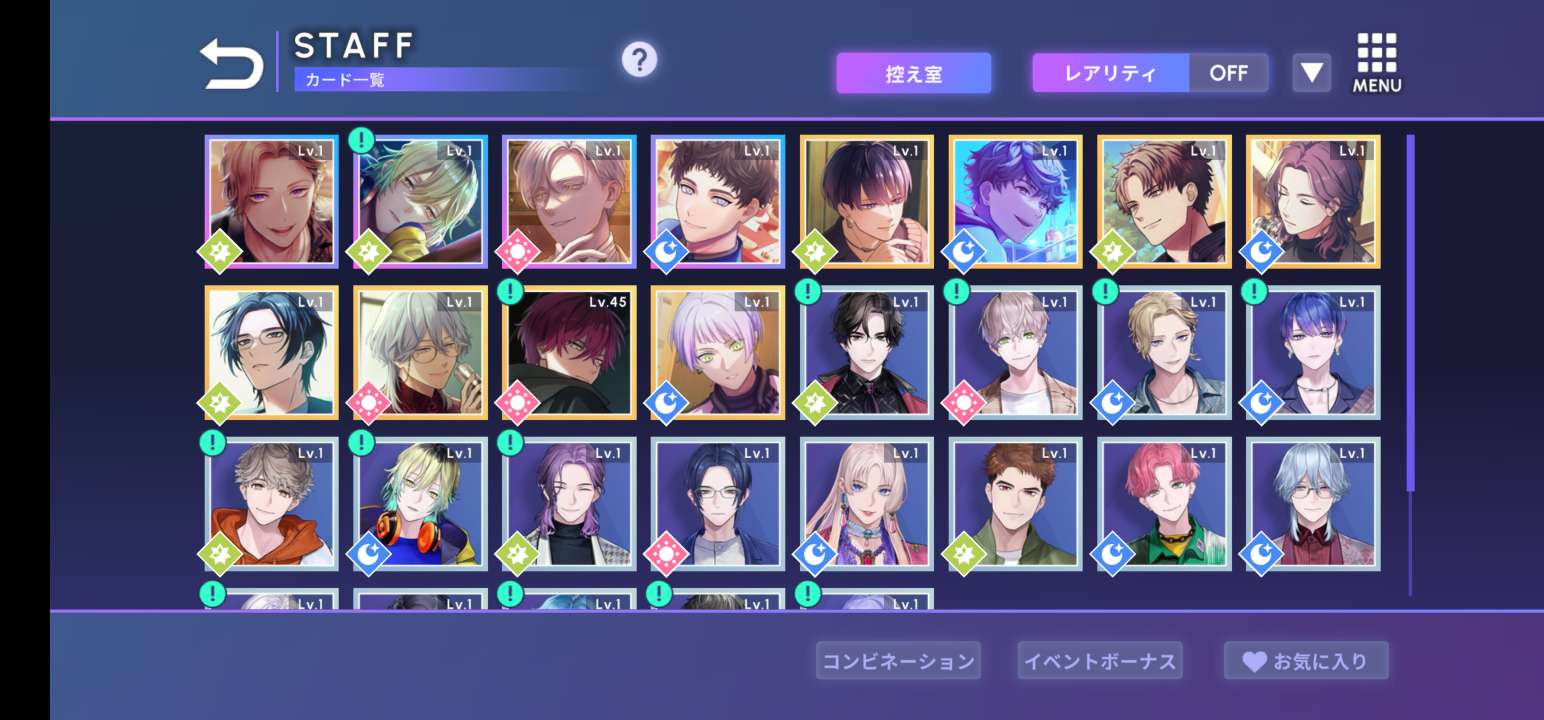
Task: Open the コンビネーション combination list
Action: point(897,661)
